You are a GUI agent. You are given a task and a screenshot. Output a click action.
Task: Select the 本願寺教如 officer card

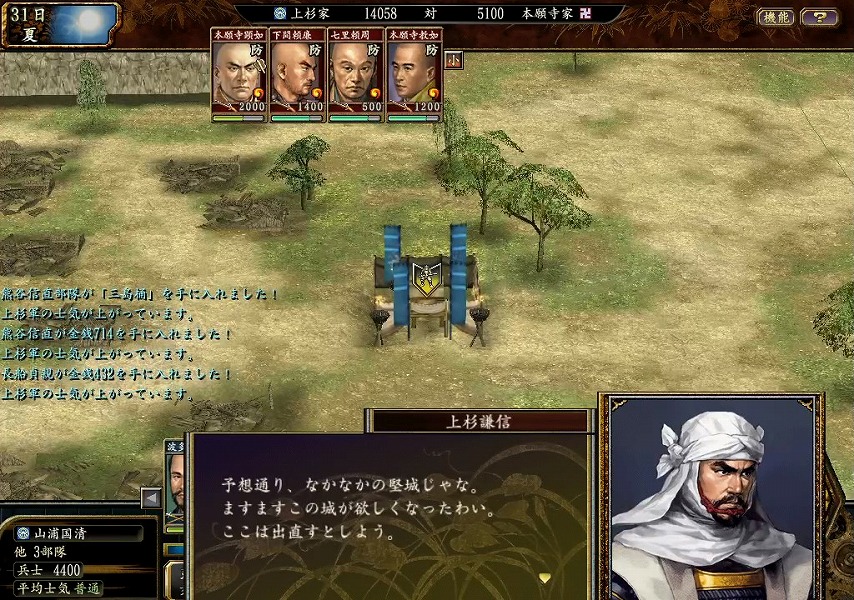[414, 76]
